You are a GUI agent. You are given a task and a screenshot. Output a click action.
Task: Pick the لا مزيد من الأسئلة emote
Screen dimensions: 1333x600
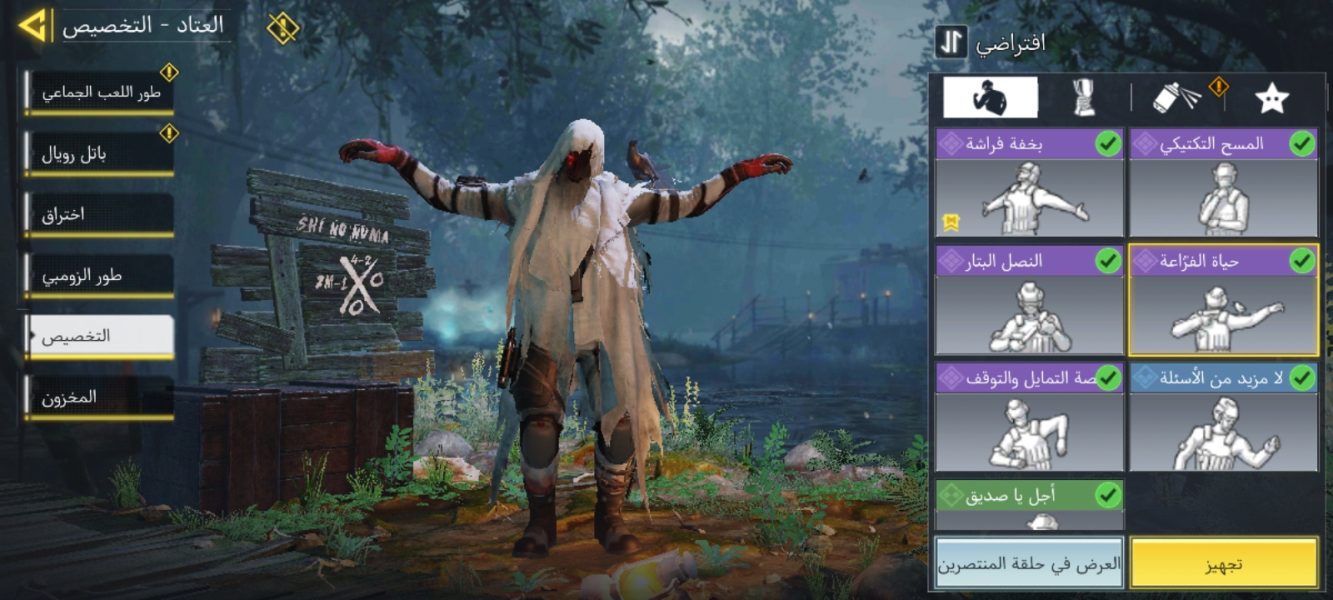(1223, 417)
